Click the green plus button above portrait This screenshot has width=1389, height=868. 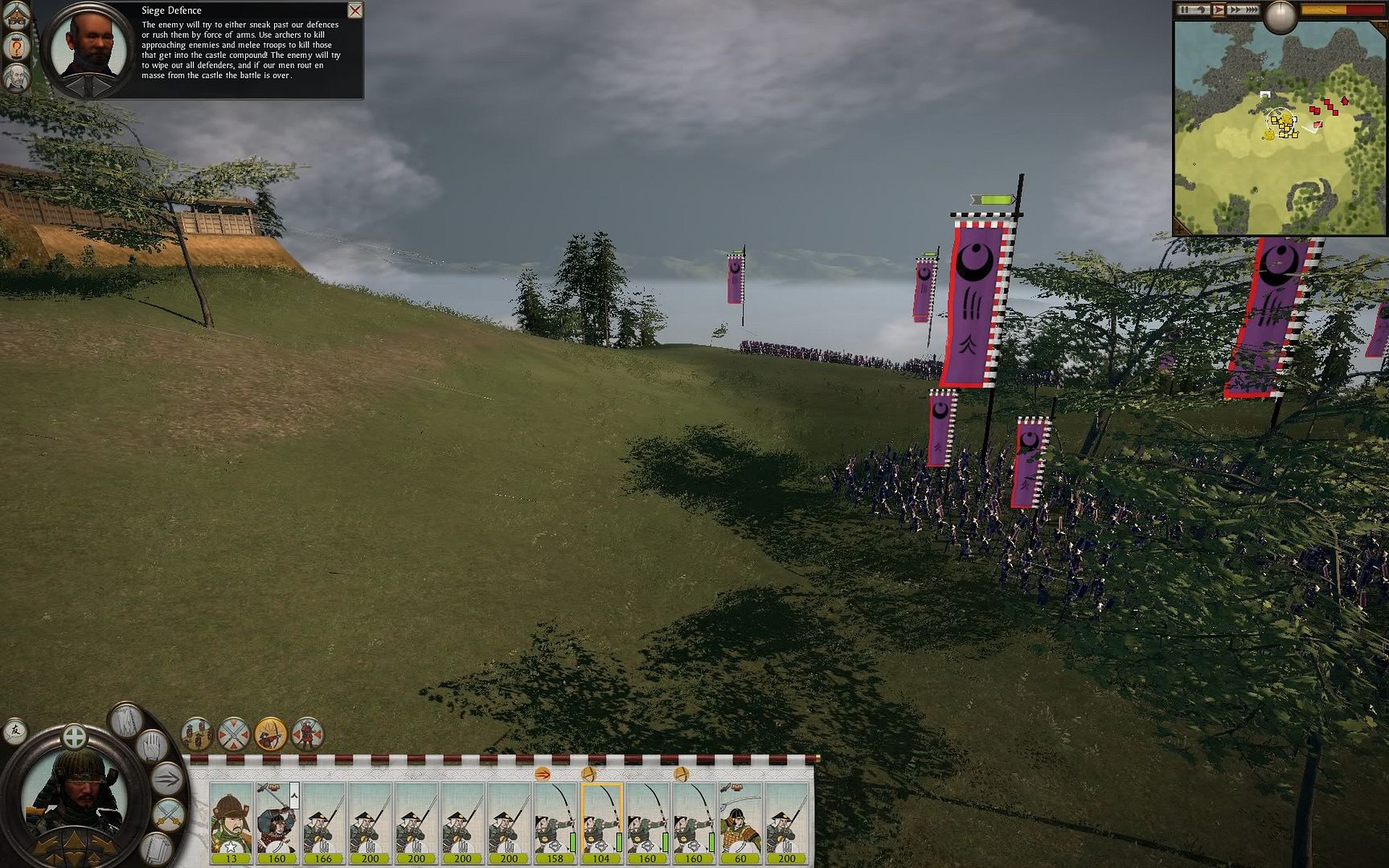tap(74, 735)
